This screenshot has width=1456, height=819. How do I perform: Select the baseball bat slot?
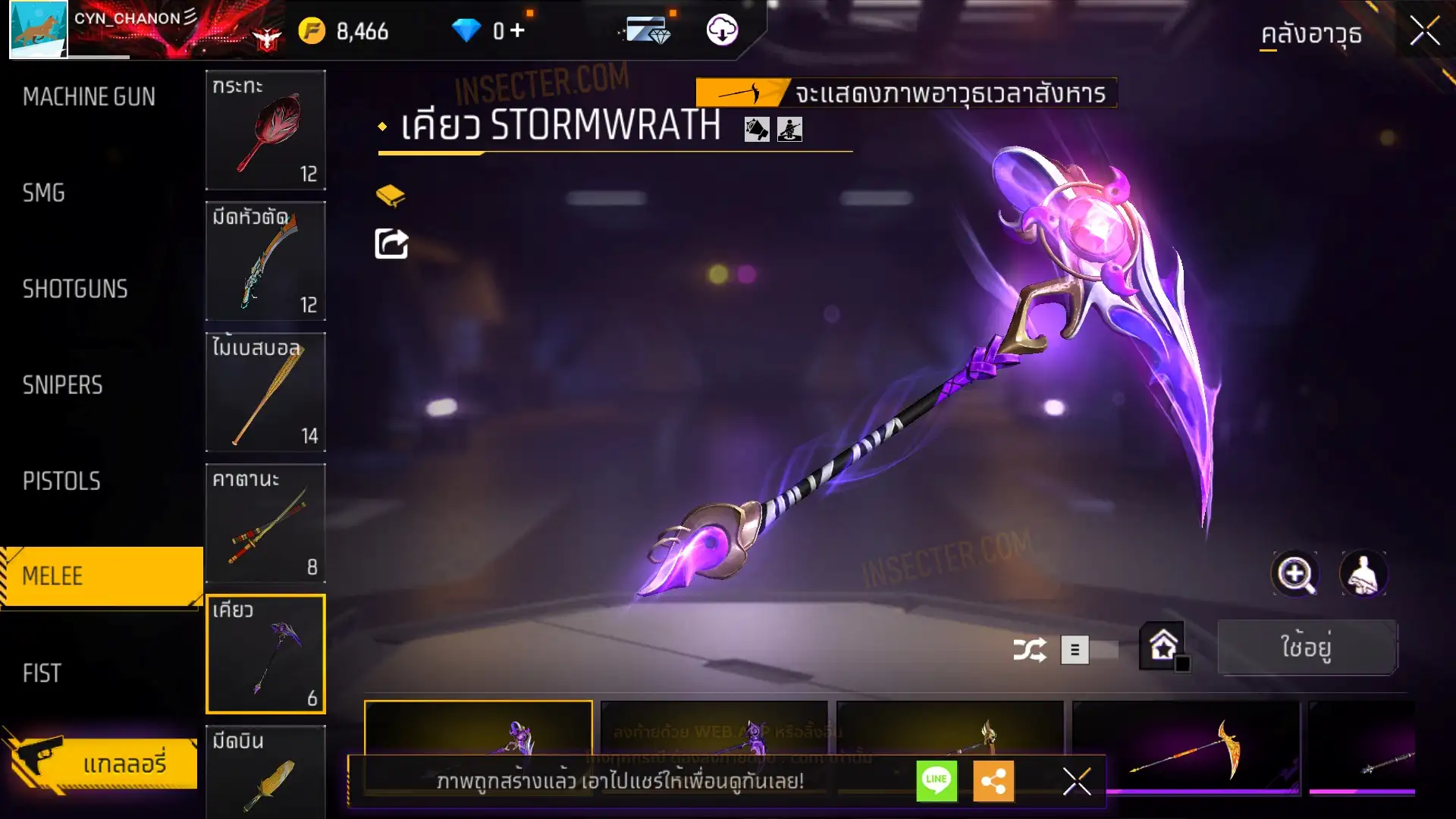click(x=265, y=392)
